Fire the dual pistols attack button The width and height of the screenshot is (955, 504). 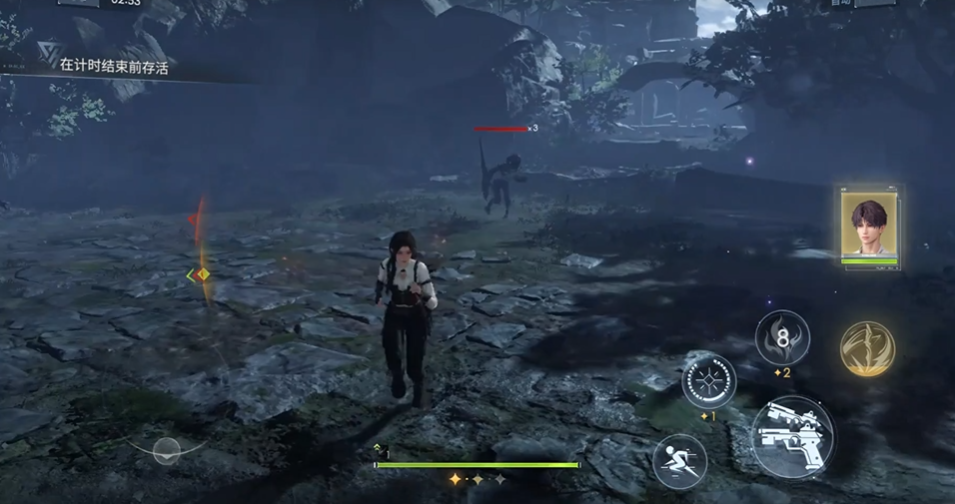coord(791,437)
